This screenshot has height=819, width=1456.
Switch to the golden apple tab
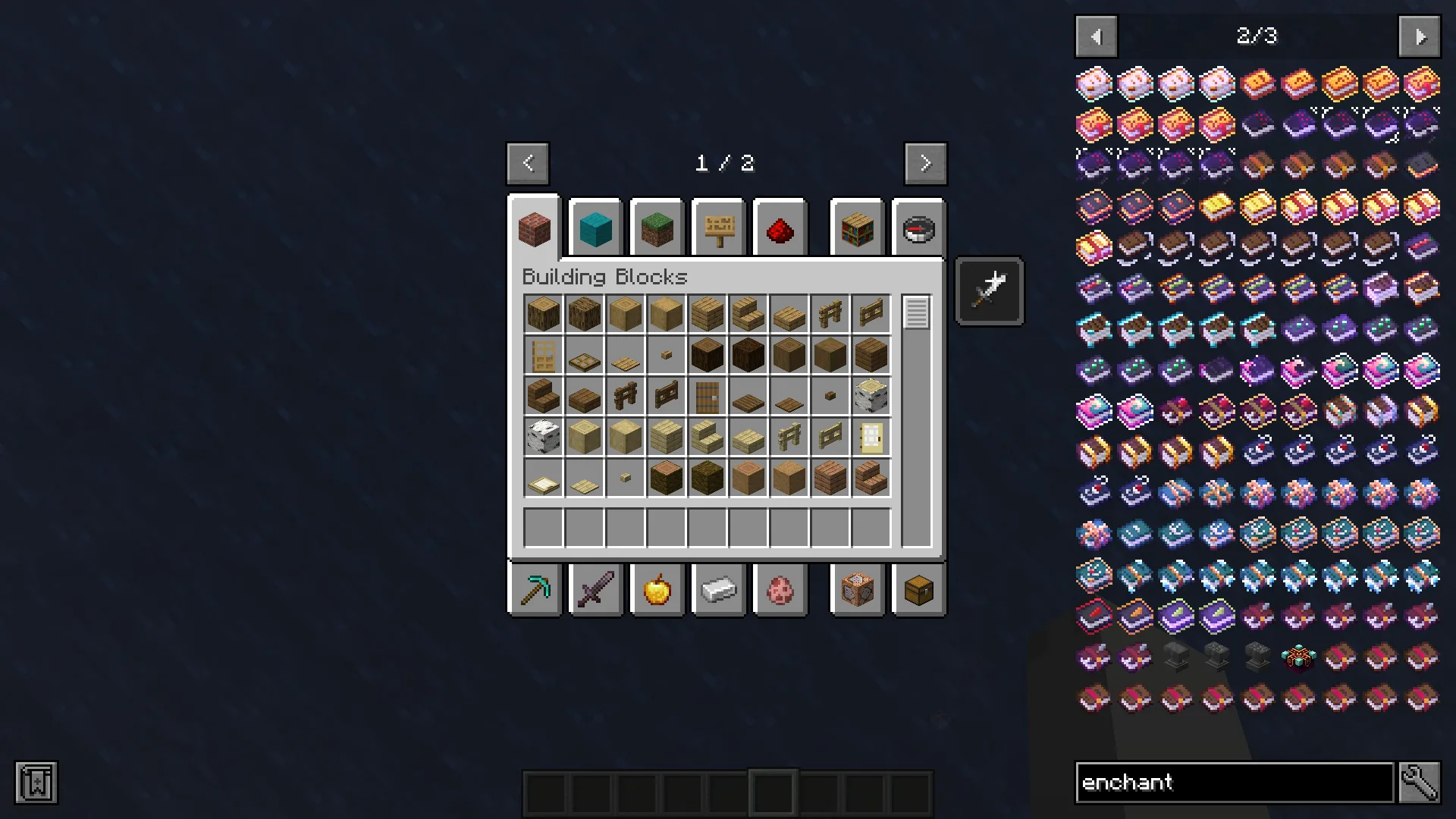(657, 589)
